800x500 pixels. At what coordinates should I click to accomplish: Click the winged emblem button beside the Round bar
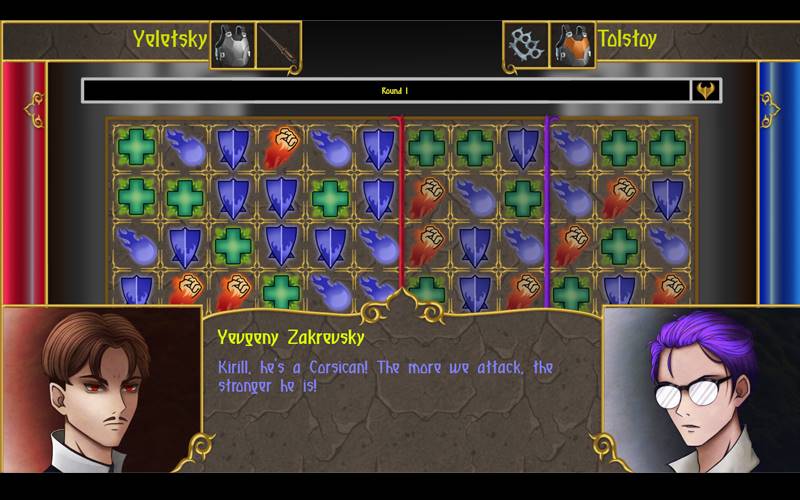click(x=706, y=91)
